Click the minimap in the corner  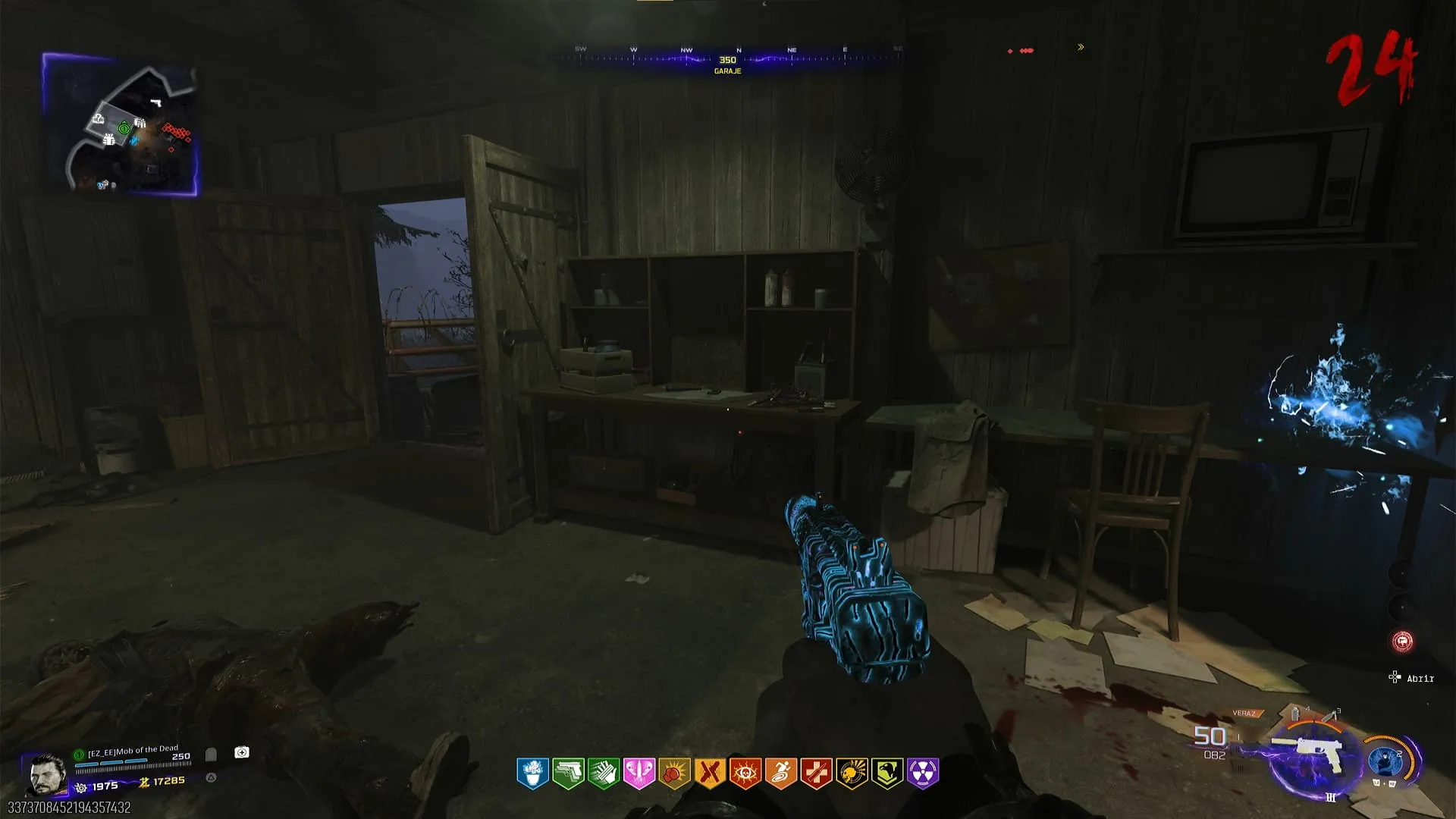click(x=121, y=125)
